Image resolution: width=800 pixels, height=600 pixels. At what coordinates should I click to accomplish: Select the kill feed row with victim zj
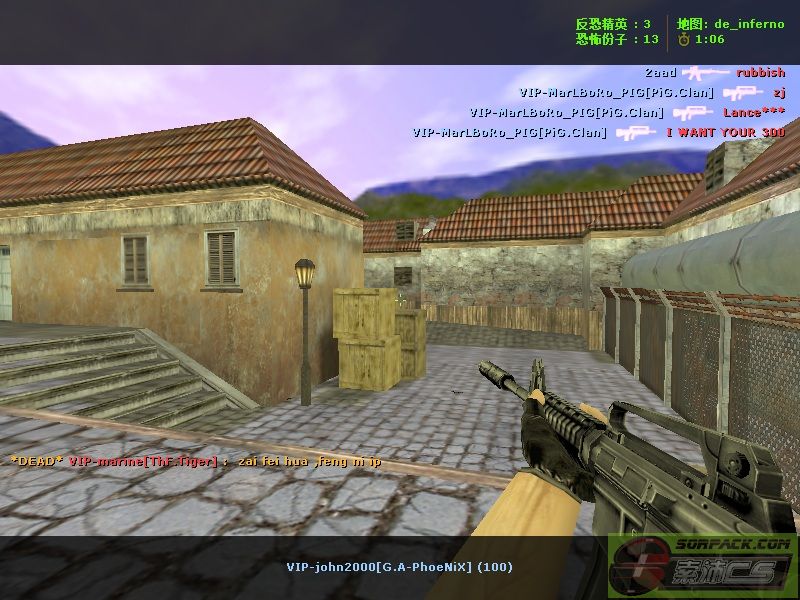coord(652,93)
